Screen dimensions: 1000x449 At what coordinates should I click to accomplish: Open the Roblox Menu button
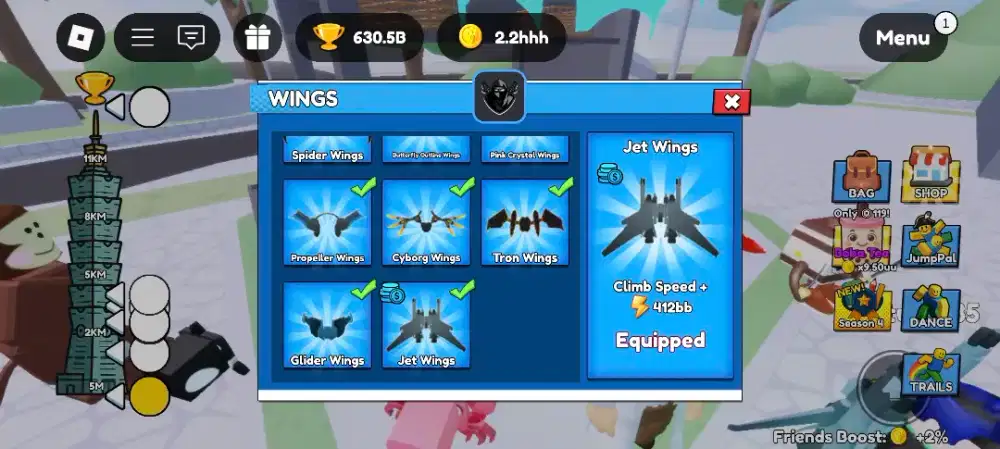903,38
